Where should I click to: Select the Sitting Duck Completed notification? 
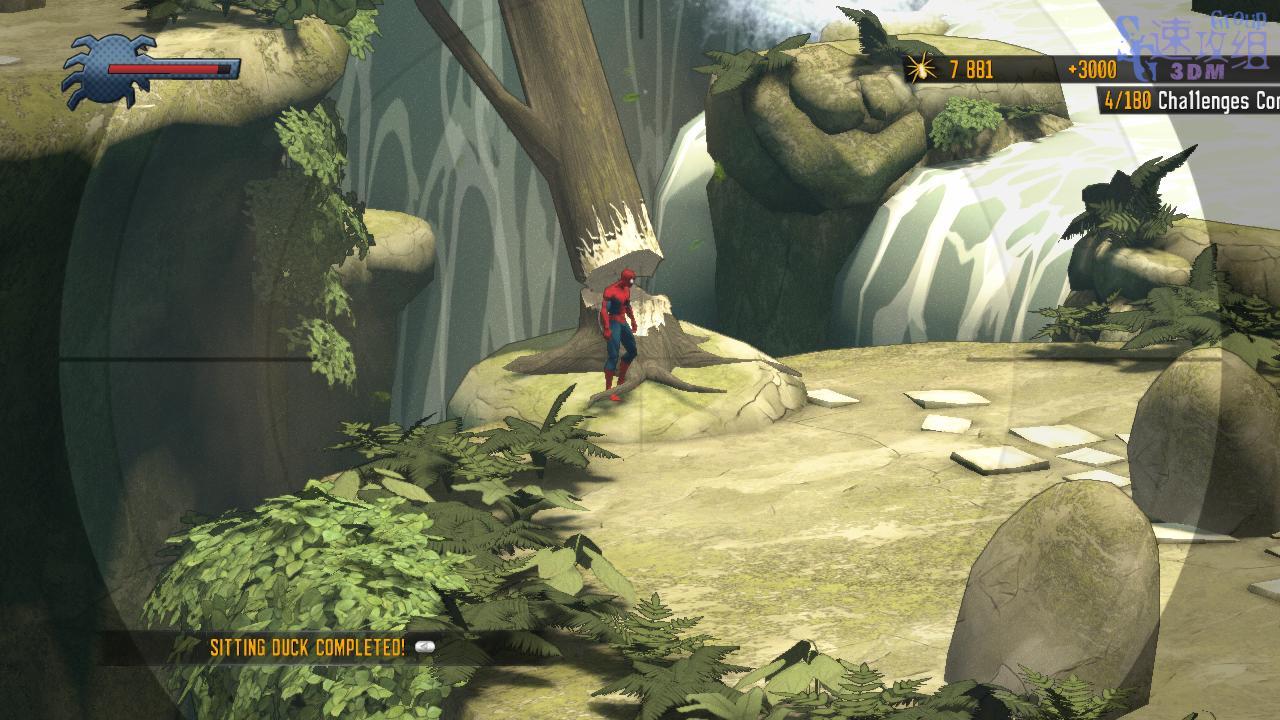coord(308,647)
